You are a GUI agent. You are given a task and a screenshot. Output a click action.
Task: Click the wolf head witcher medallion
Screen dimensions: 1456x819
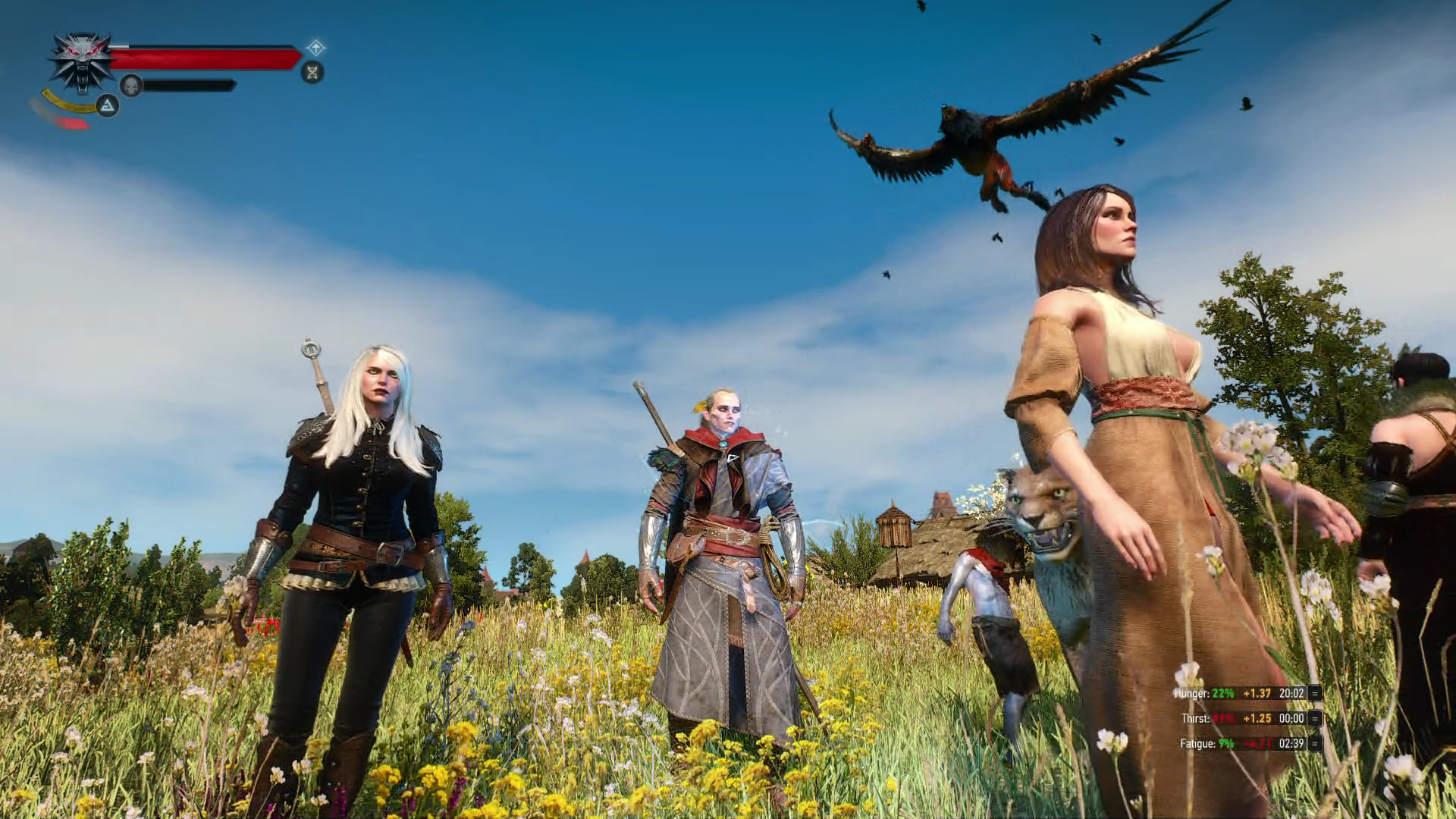(x=82, y=61)
